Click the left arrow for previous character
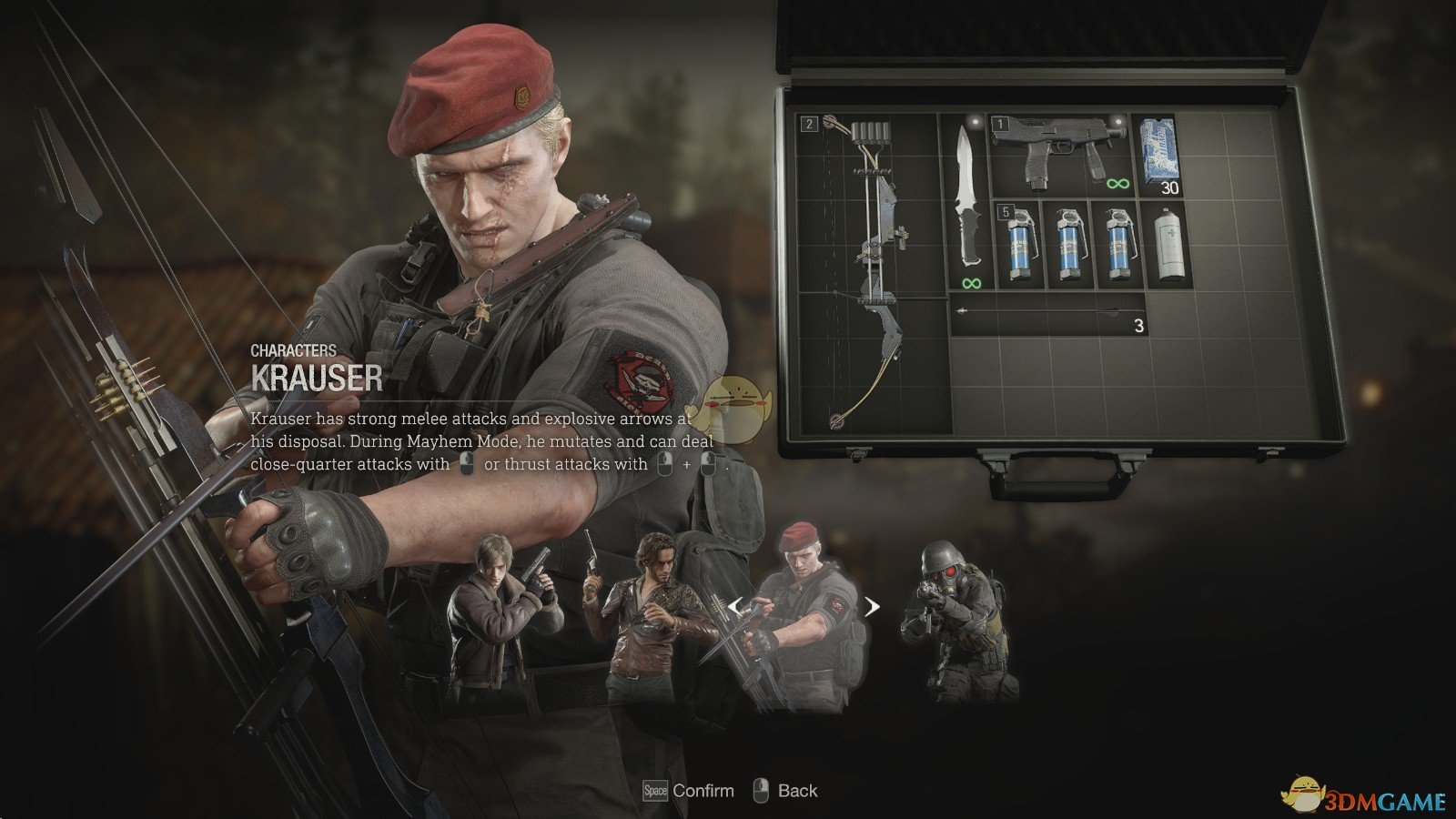This screenshot has width=1456, height=819. click(x=734, y=606)
